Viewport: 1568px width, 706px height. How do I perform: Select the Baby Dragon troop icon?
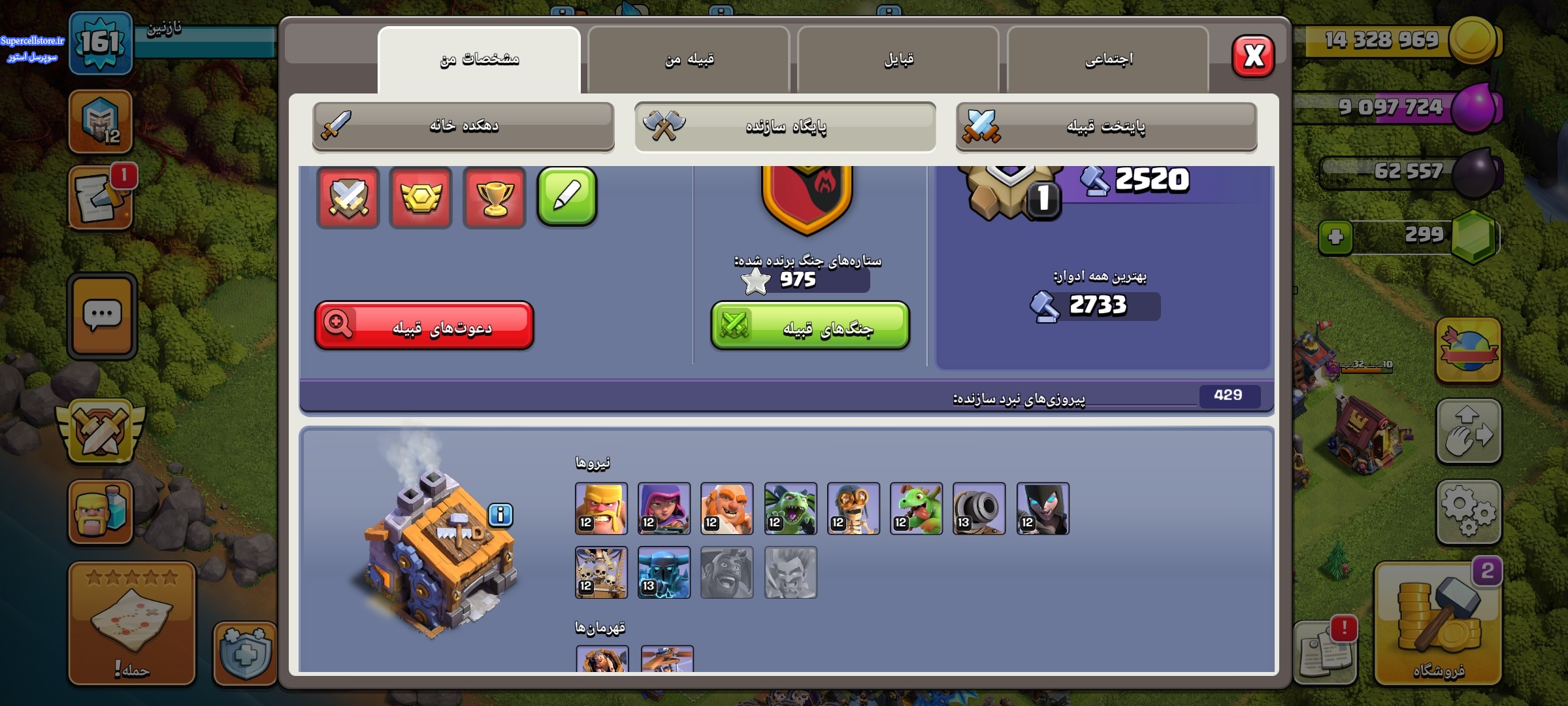916,509
